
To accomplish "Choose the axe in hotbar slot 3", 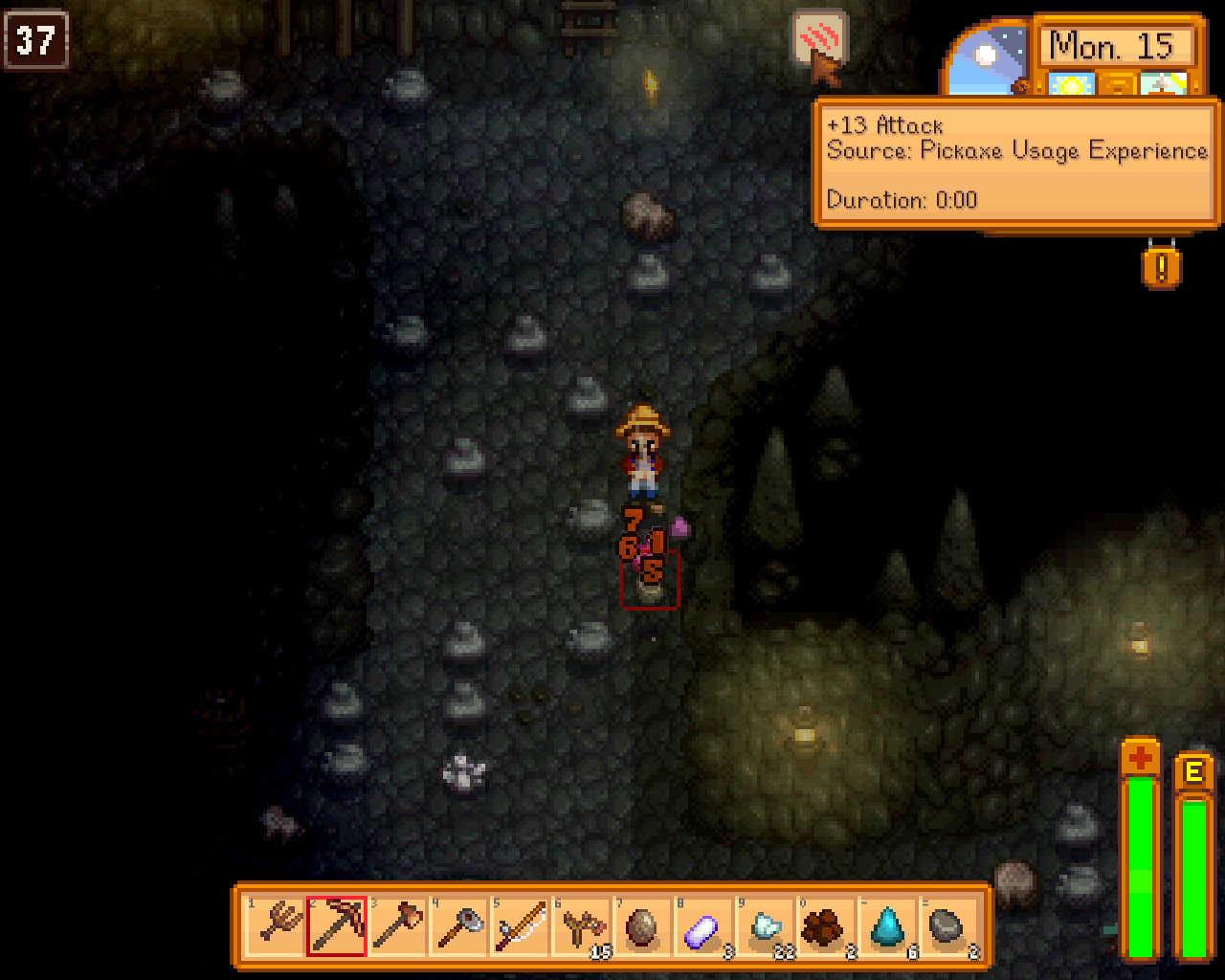I will [x=398, y=926].
